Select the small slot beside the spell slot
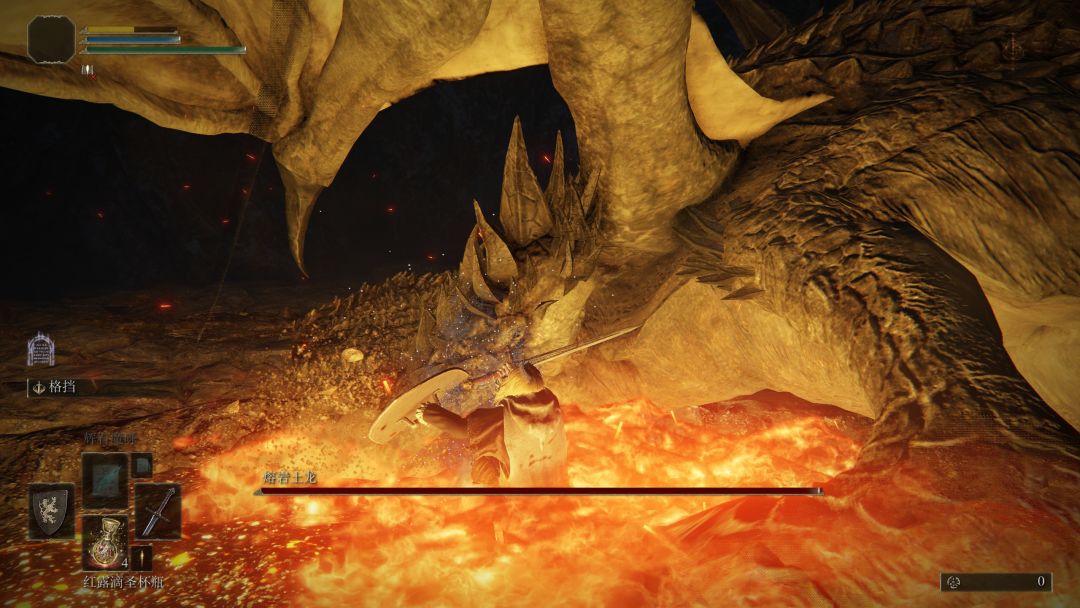The width and height of the screenshot is (1080, 608). pyautogui.click(x=142, y=464)
